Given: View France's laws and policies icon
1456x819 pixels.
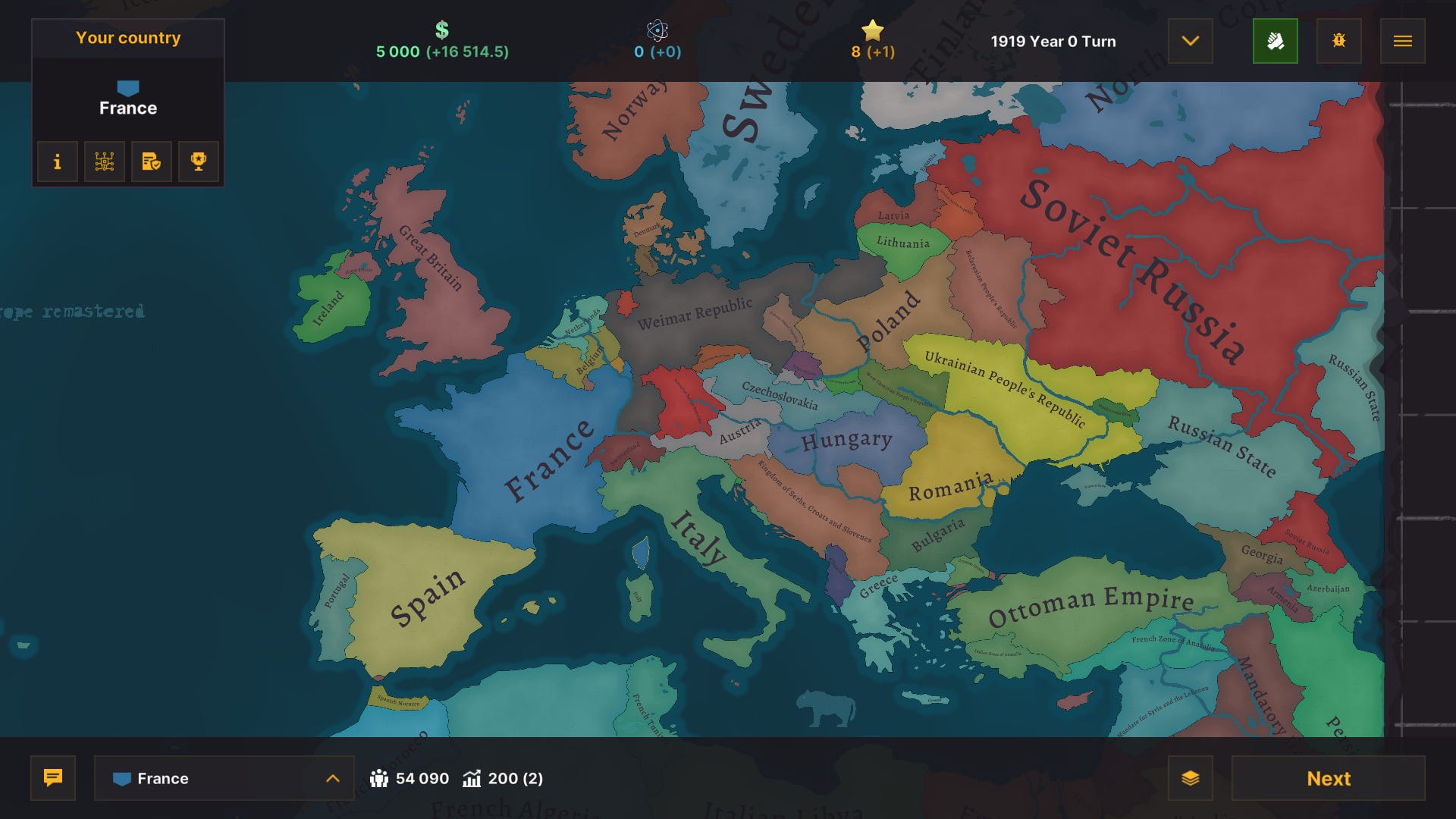Looking at the screenshot, I should pyautogui.click(x=151, y=161).
